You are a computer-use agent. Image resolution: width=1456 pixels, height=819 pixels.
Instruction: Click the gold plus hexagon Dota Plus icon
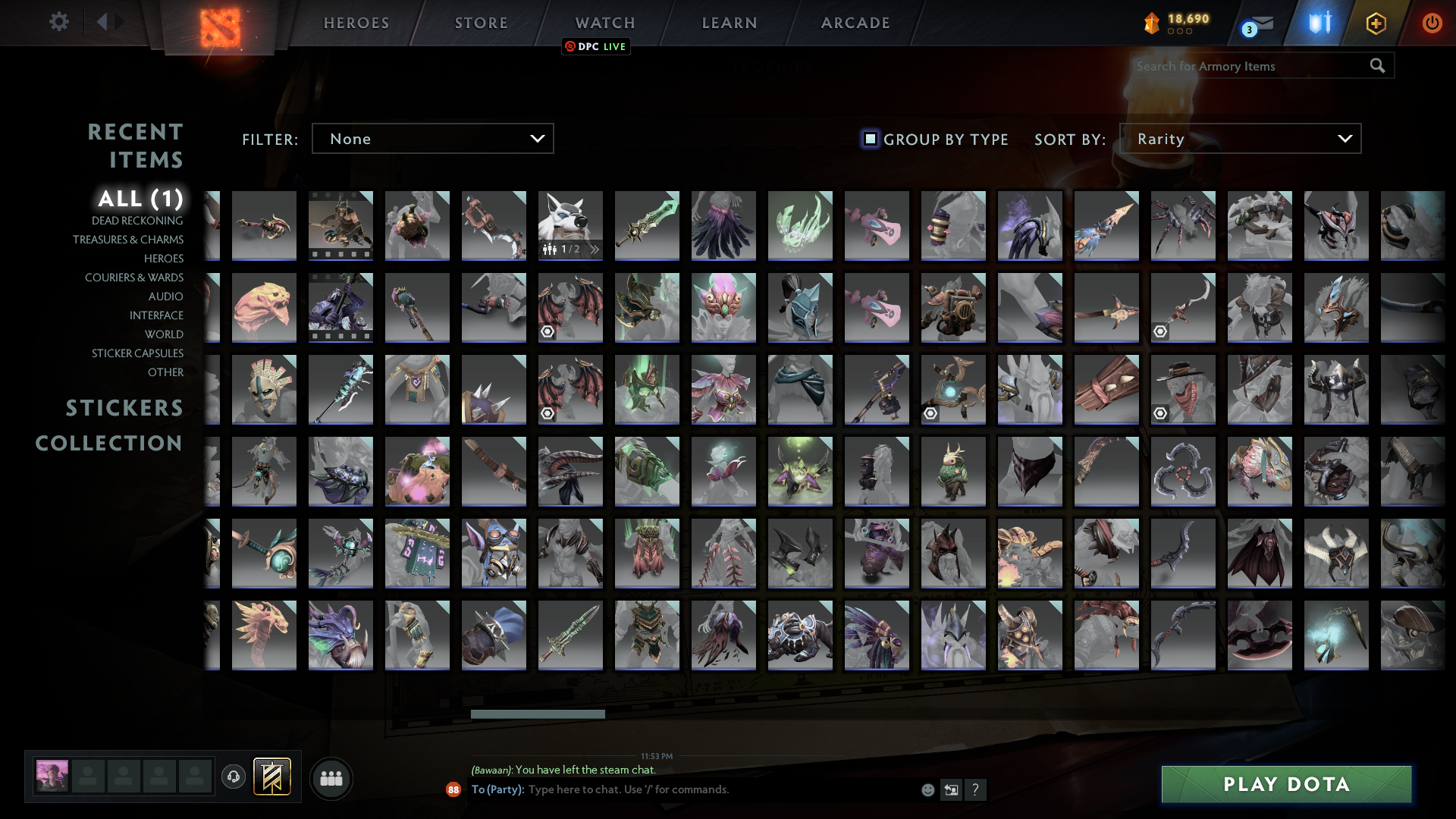click(1376, 24)
